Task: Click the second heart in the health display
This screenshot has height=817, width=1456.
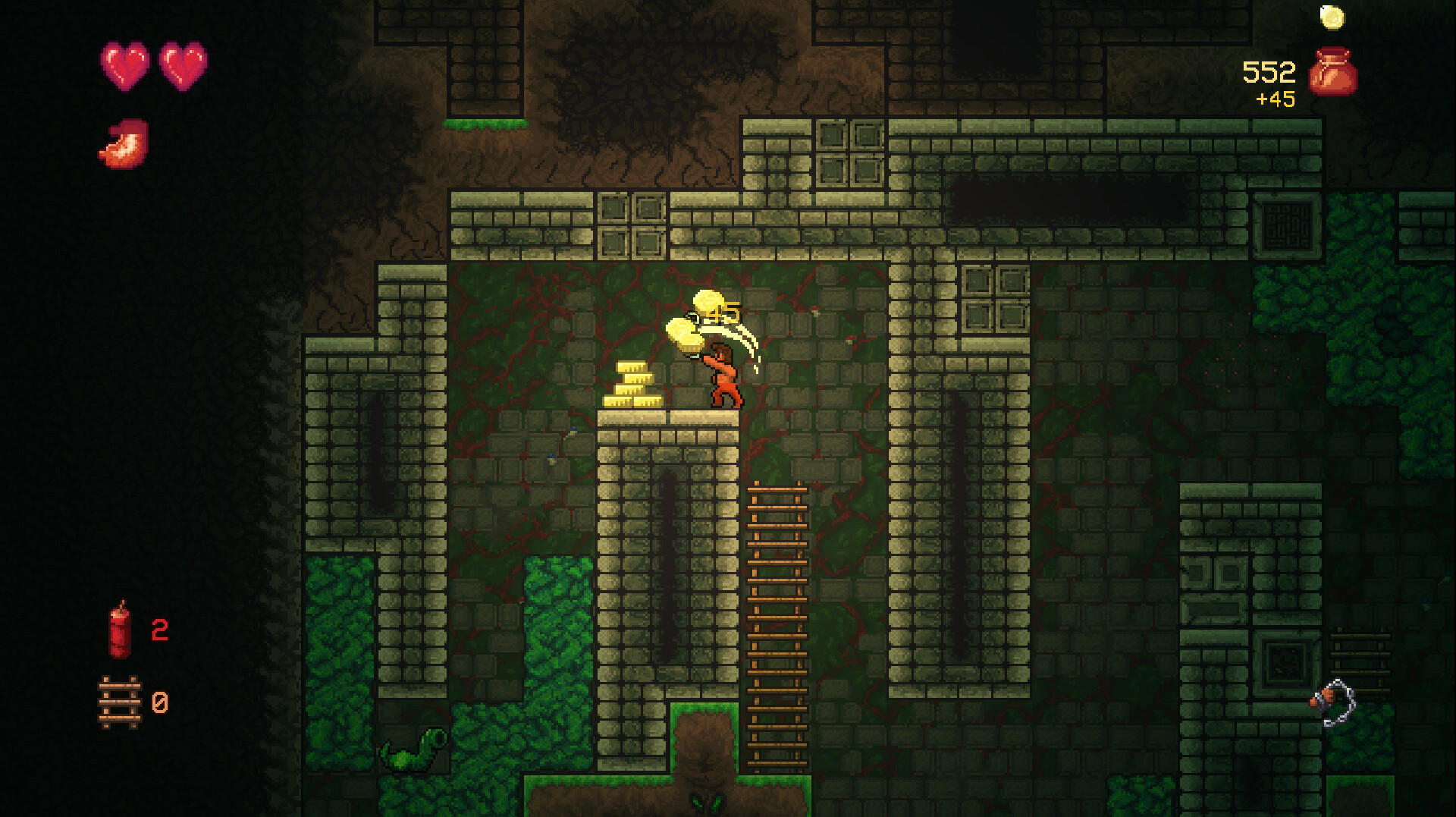Action: coord(182,67)
